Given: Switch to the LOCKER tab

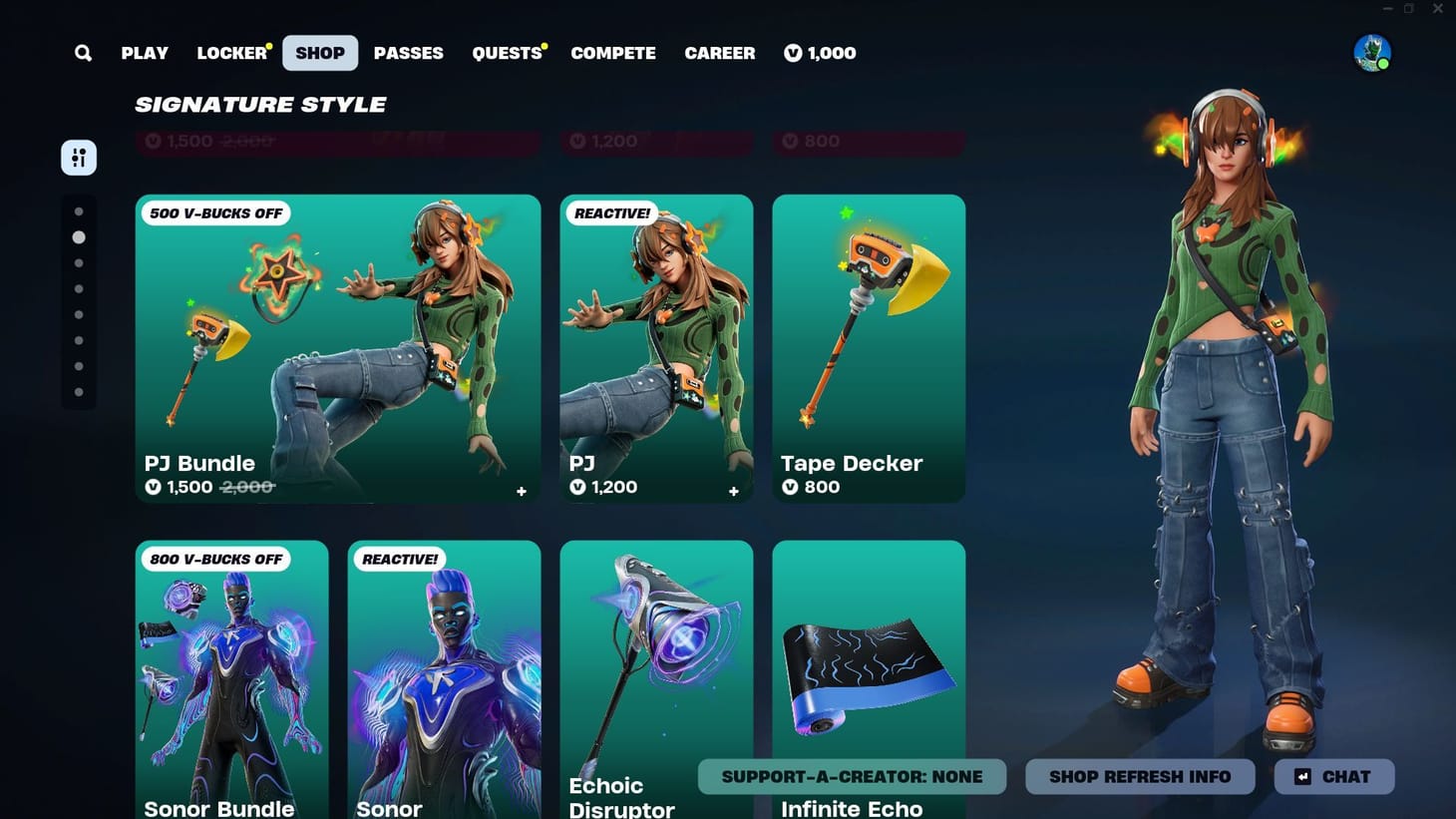Looking at the screenshot, I should coord(230,53).
